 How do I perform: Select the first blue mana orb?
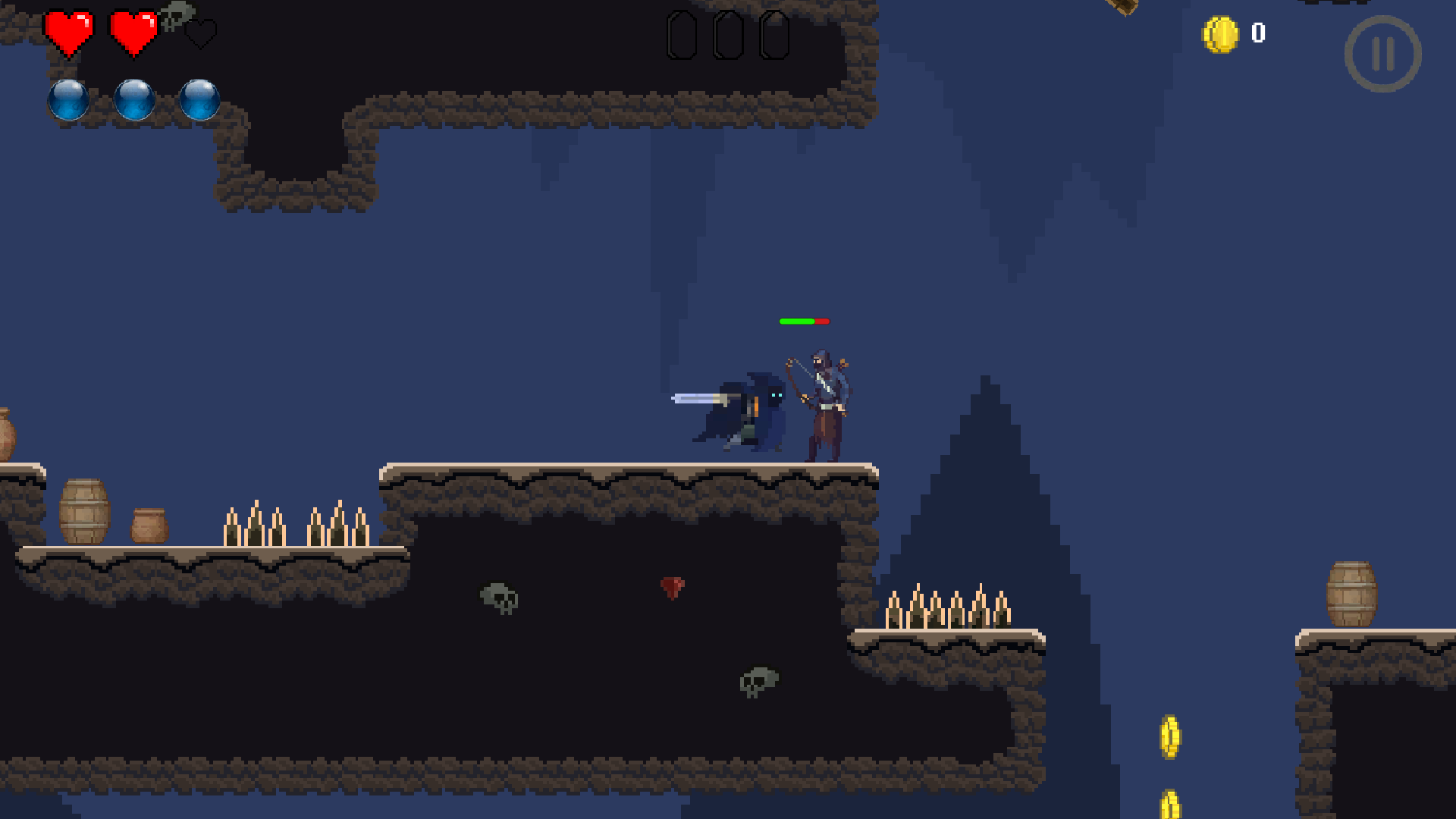coord(69,101)
